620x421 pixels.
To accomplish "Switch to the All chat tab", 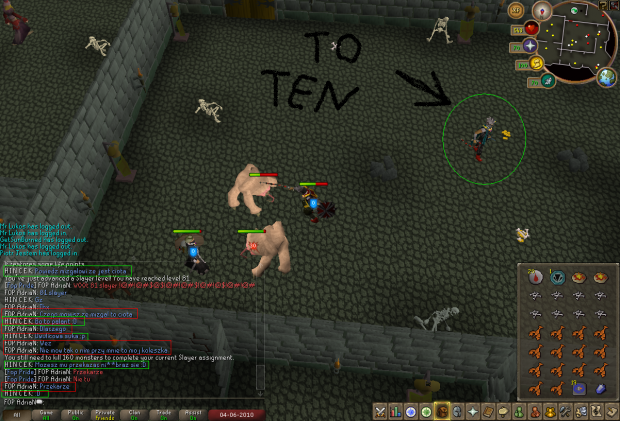I will click(16, 413).
